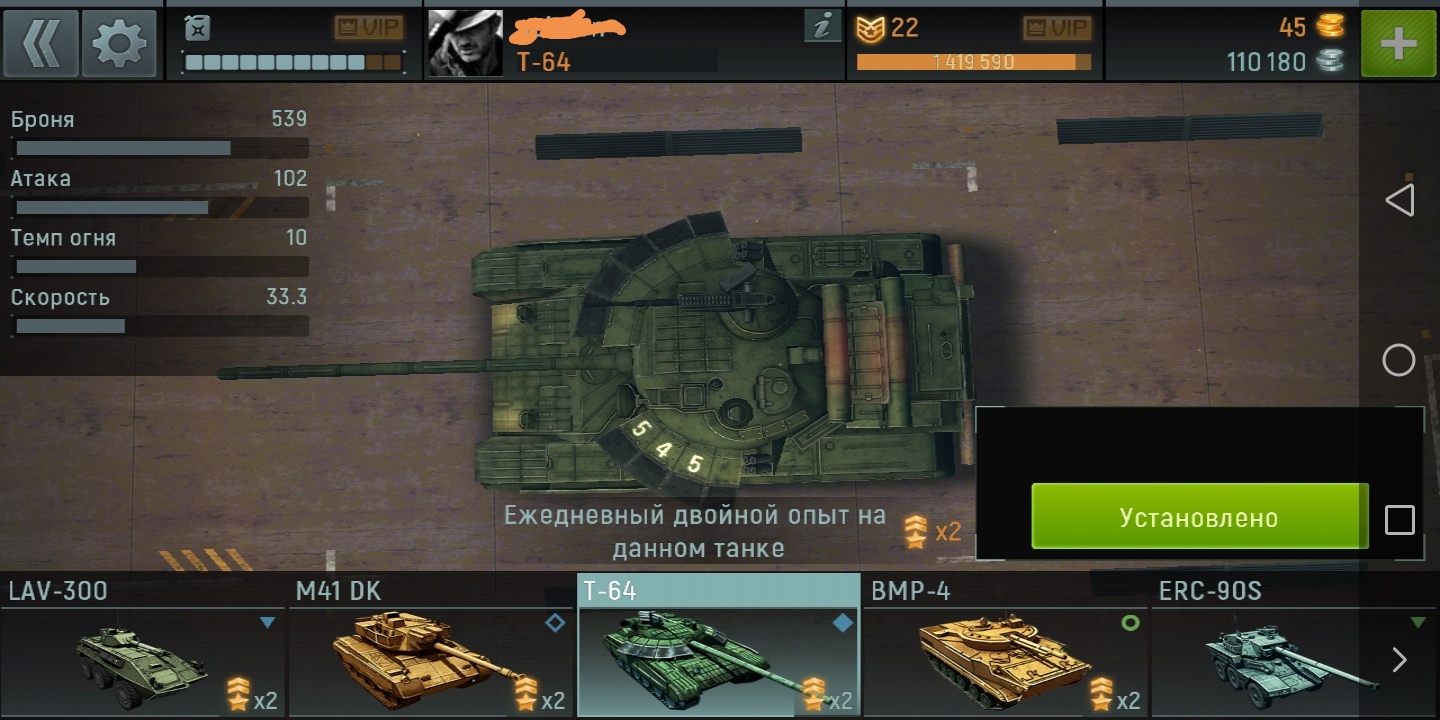Open player info with the i icon
The height and width of the screenshot is (720, 1440).
[x=822, y=28]
